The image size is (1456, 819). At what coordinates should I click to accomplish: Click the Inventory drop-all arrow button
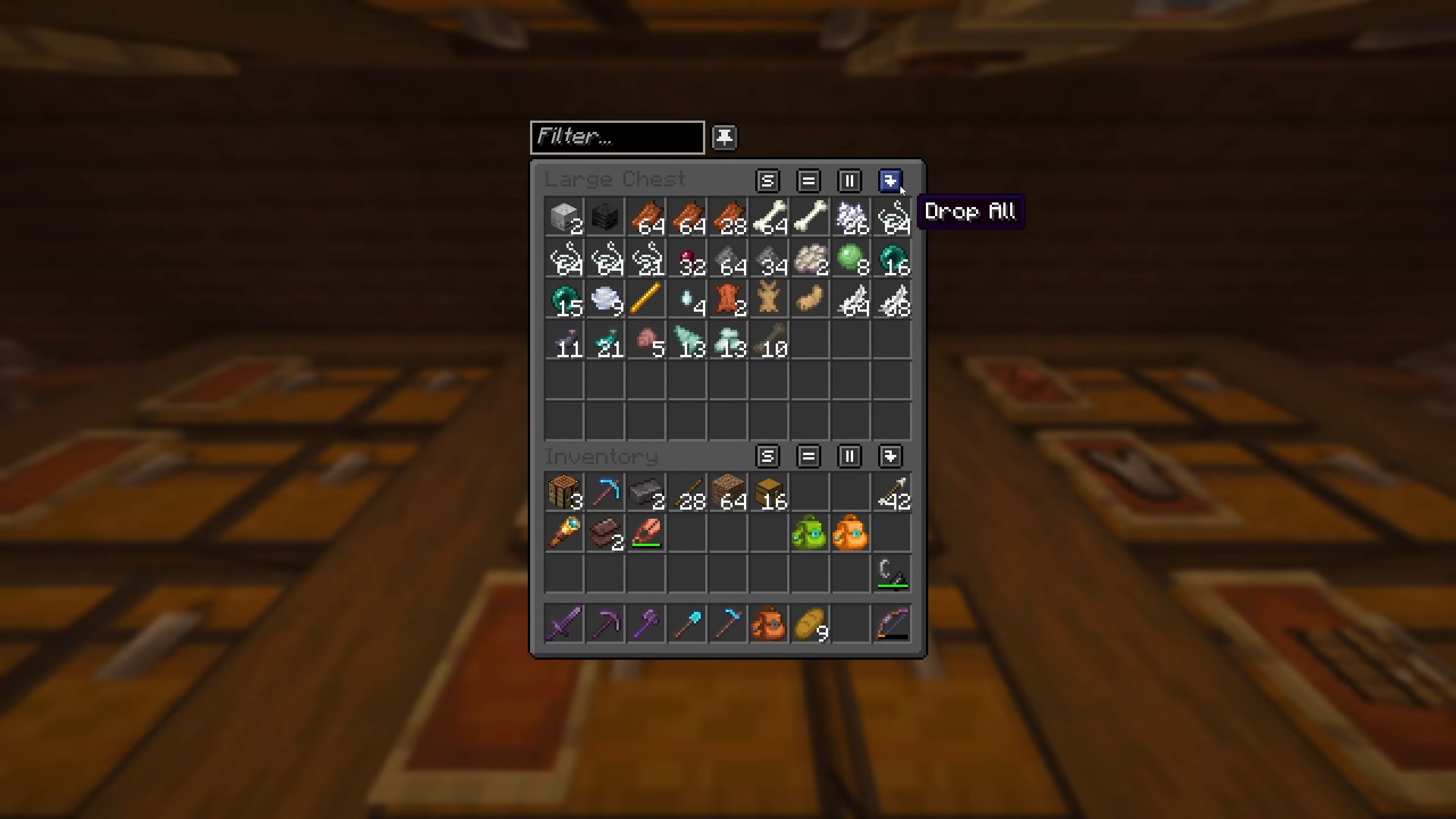point(890,456)
